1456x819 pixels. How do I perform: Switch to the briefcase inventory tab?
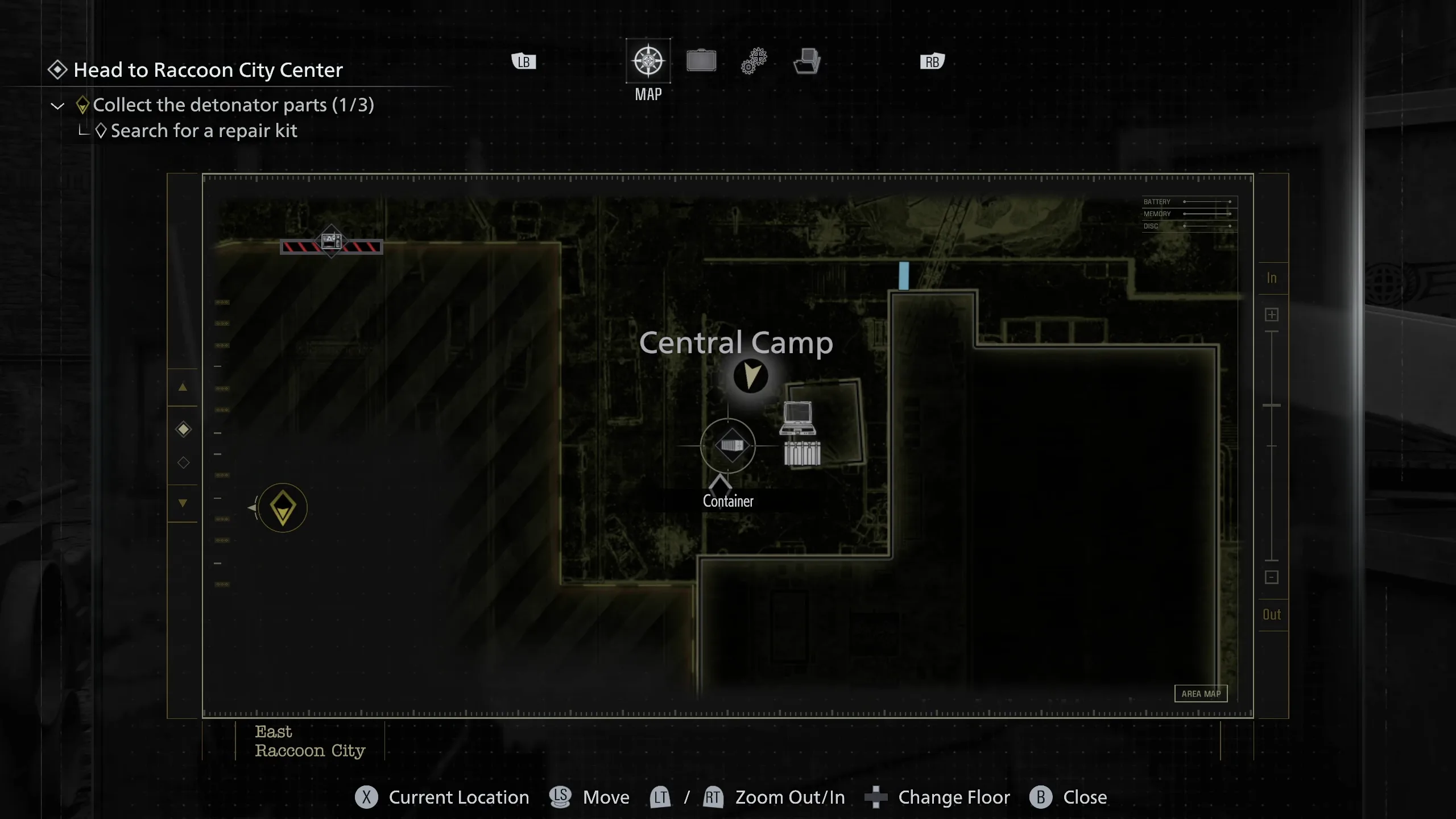tap(701, 61)
